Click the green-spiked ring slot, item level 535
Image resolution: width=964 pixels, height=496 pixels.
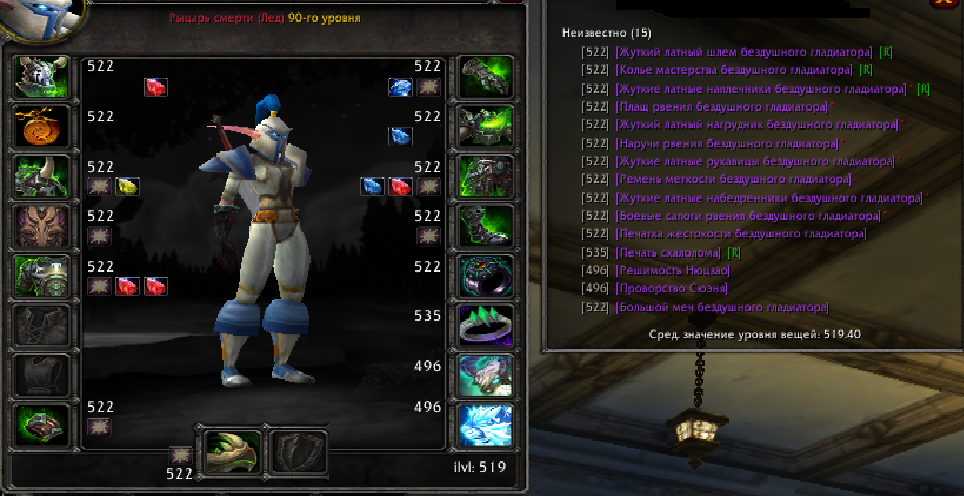pyautogui.click(x=485, y=325)
